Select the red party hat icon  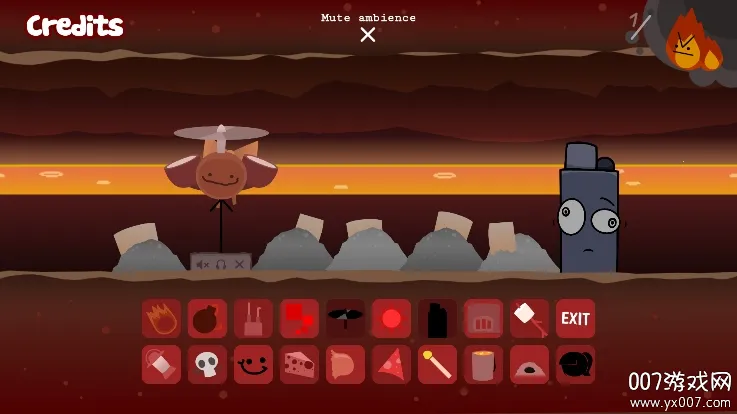point(392,365)
